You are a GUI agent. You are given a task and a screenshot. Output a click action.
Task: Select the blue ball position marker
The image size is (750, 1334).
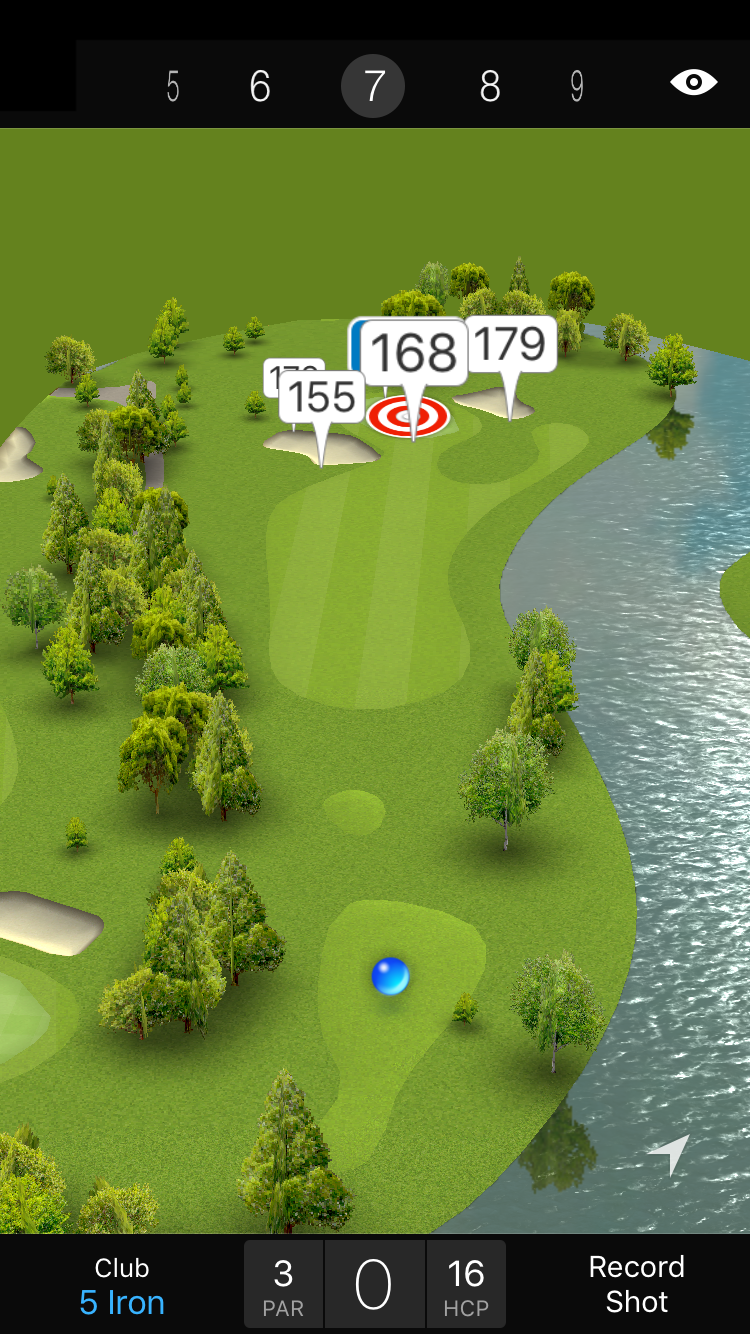[390, 975]
